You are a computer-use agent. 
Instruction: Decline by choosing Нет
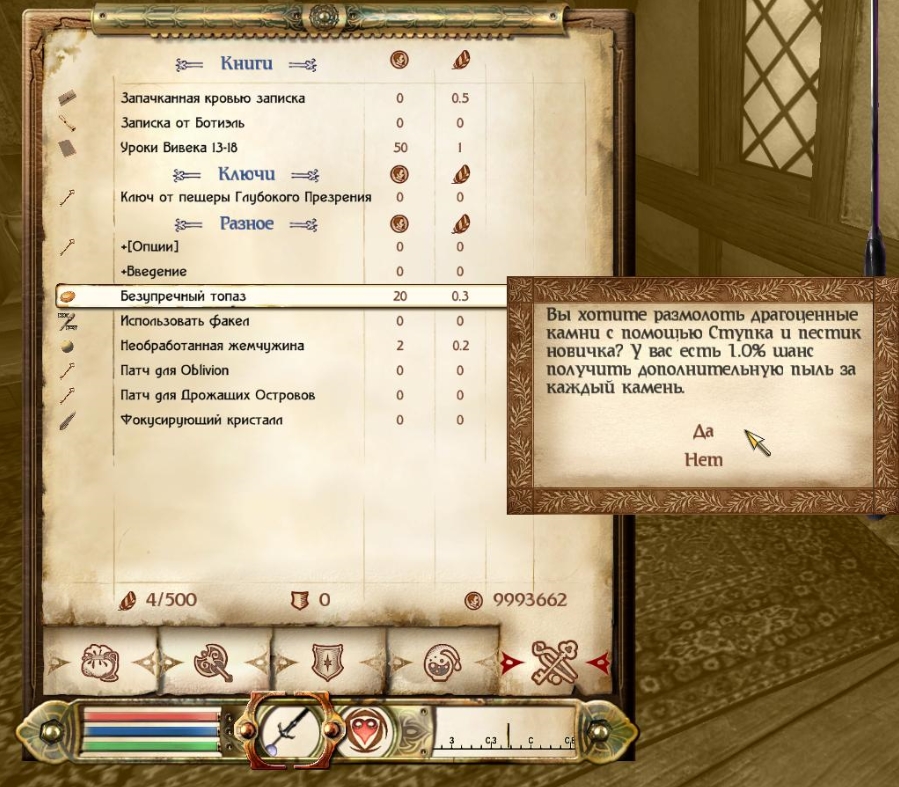coord(703,460)
